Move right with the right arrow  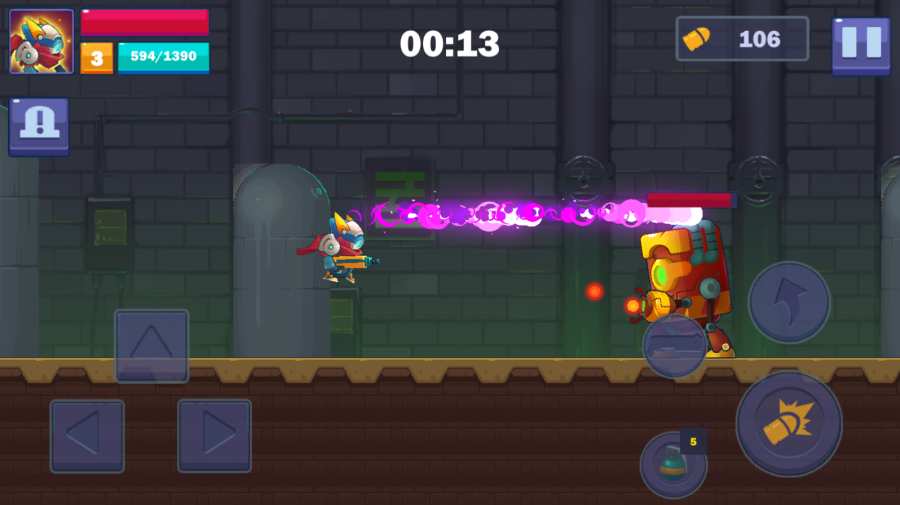point(214,436)
